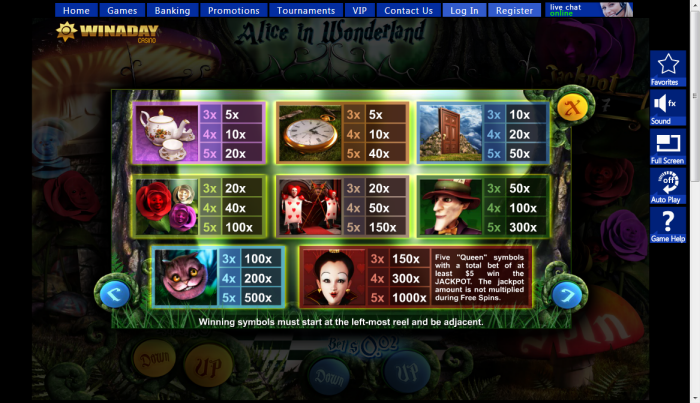Go to the Games menu

pyautogui.click(x=122, y=11)
